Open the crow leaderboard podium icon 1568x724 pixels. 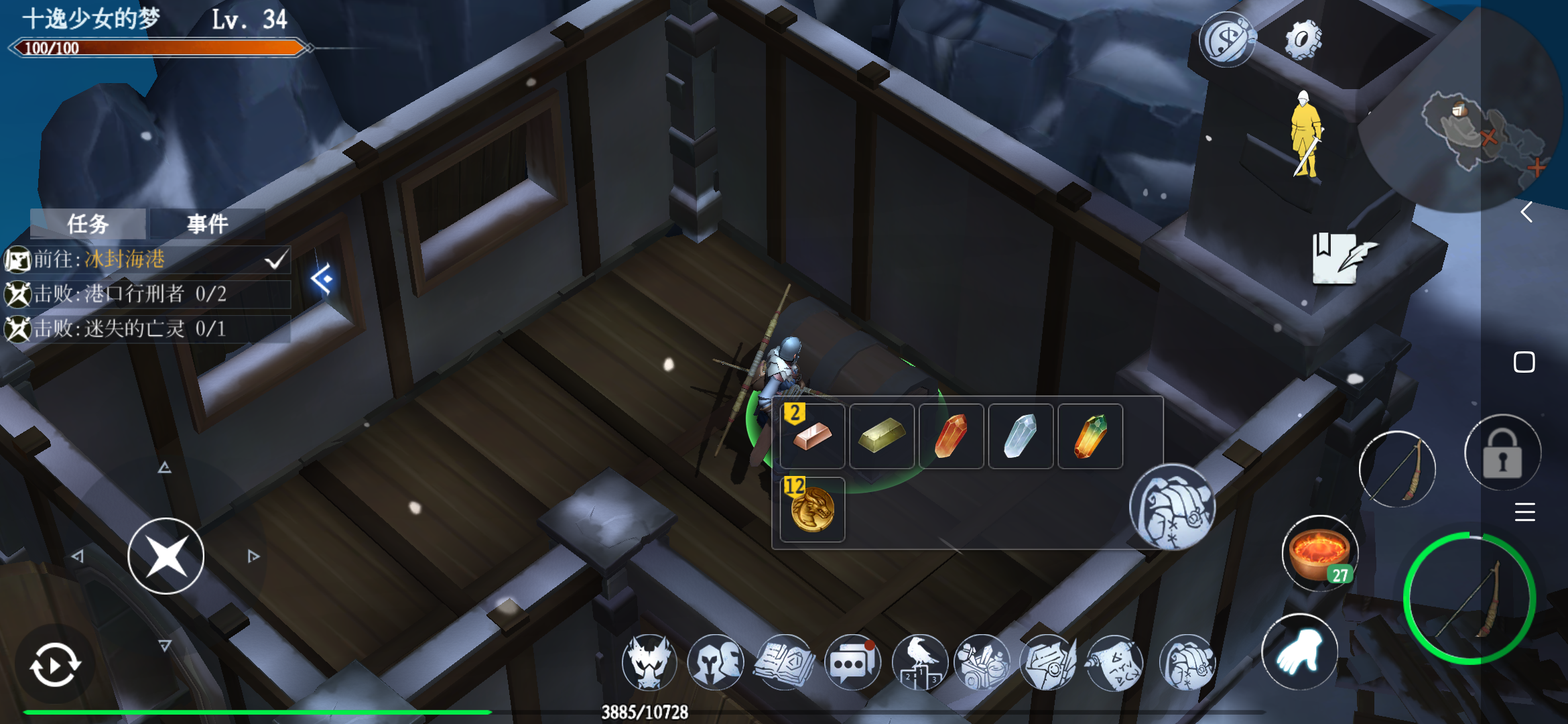click(919, 663)
